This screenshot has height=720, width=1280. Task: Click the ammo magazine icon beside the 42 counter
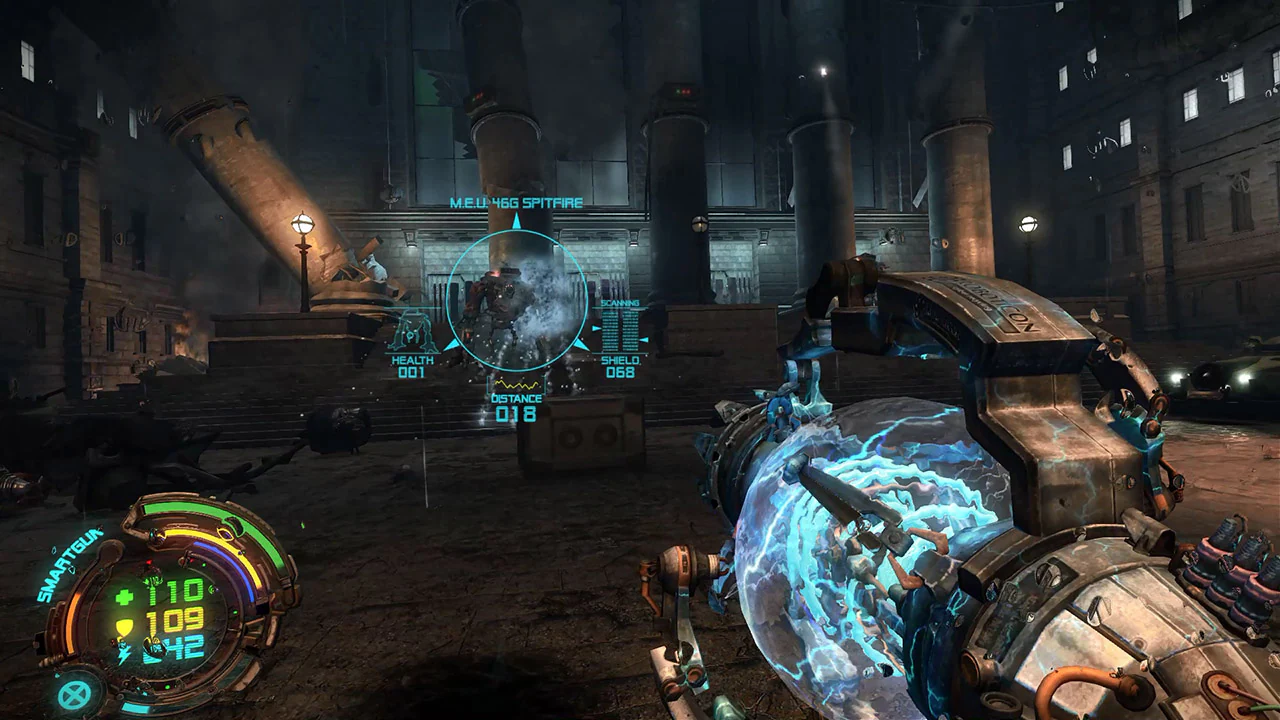(152, 650)
